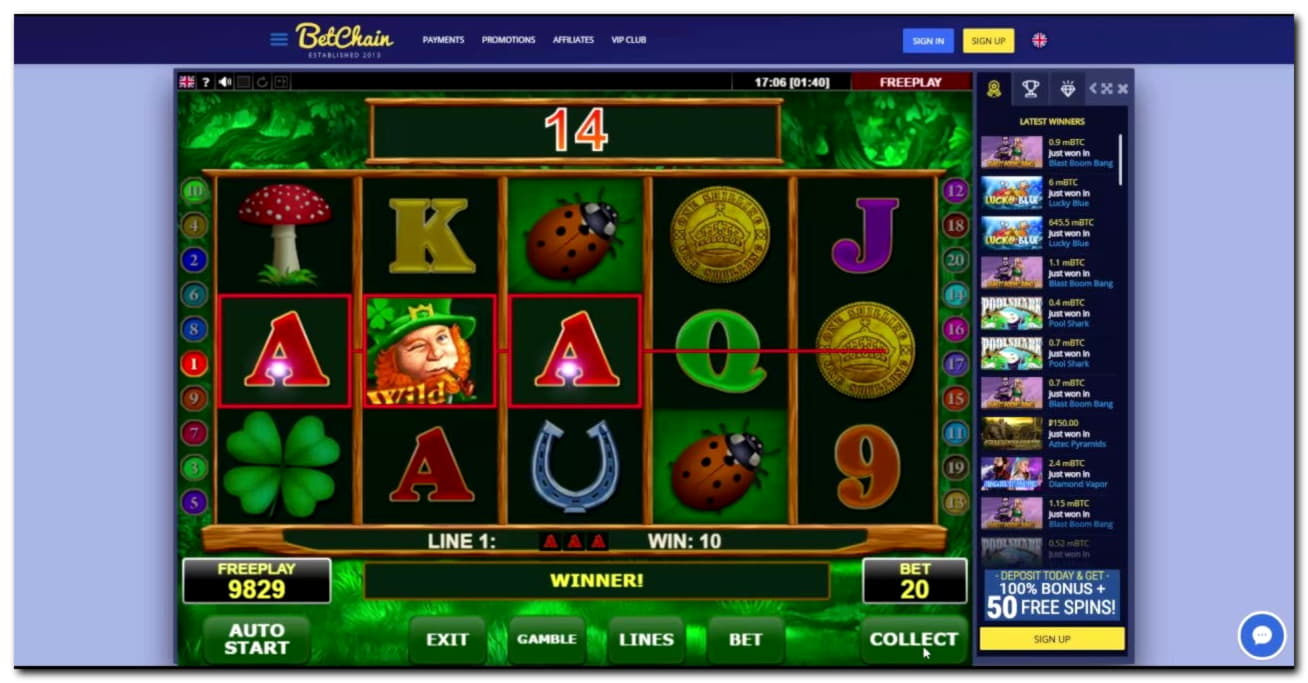Open the Blast Boom Bang winner thumbnail
1308x683 pixels.
point(1011,152)
